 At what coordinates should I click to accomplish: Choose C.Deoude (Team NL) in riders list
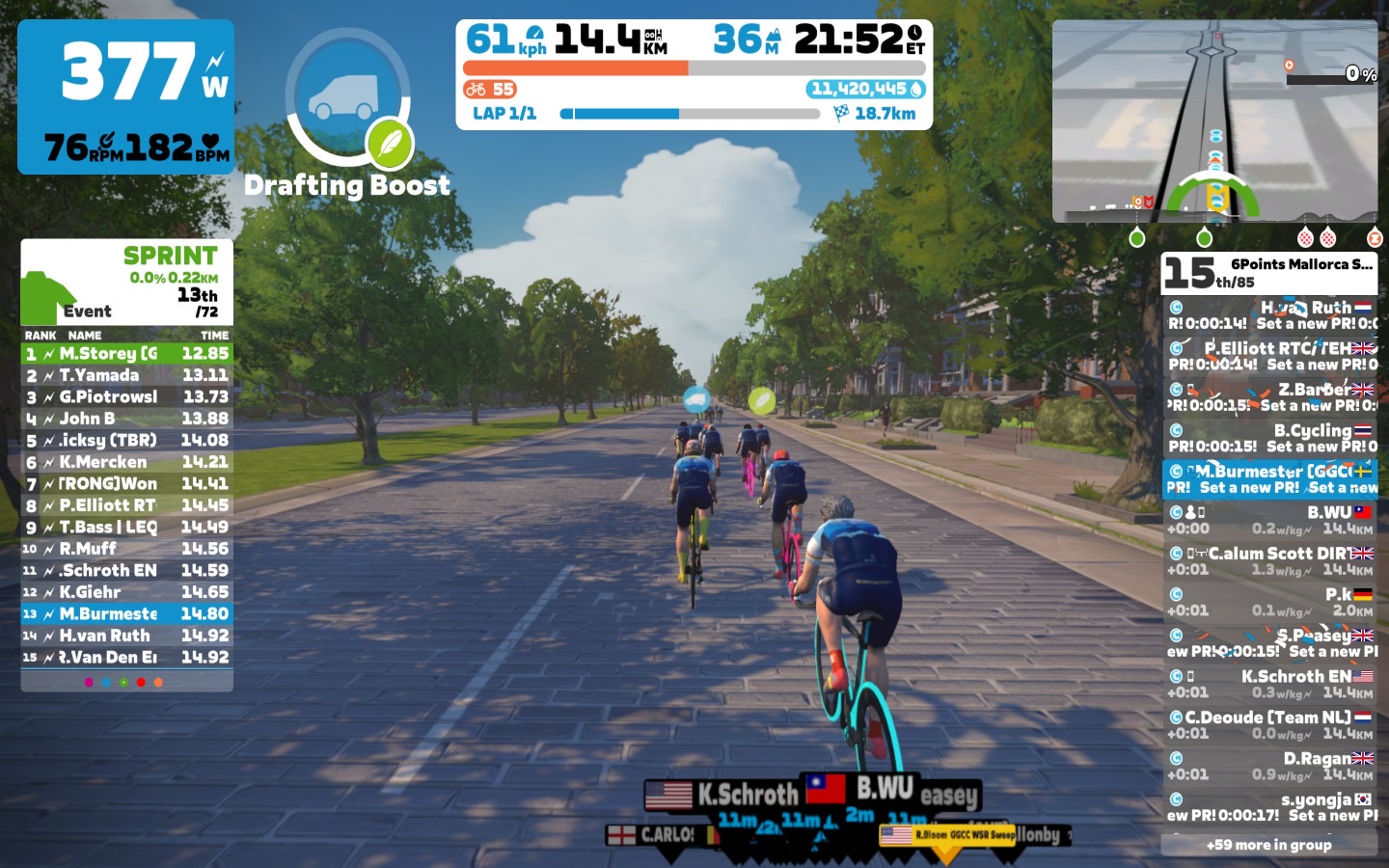click(x=1269, y=725)
